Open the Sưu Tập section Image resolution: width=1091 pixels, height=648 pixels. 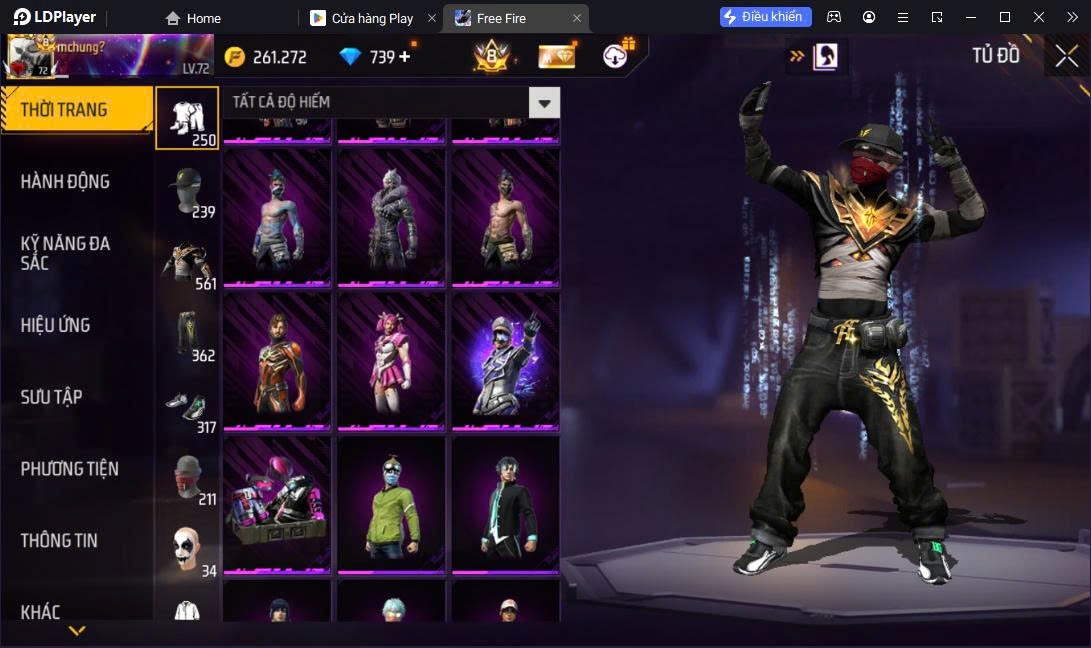pos(52,397)
